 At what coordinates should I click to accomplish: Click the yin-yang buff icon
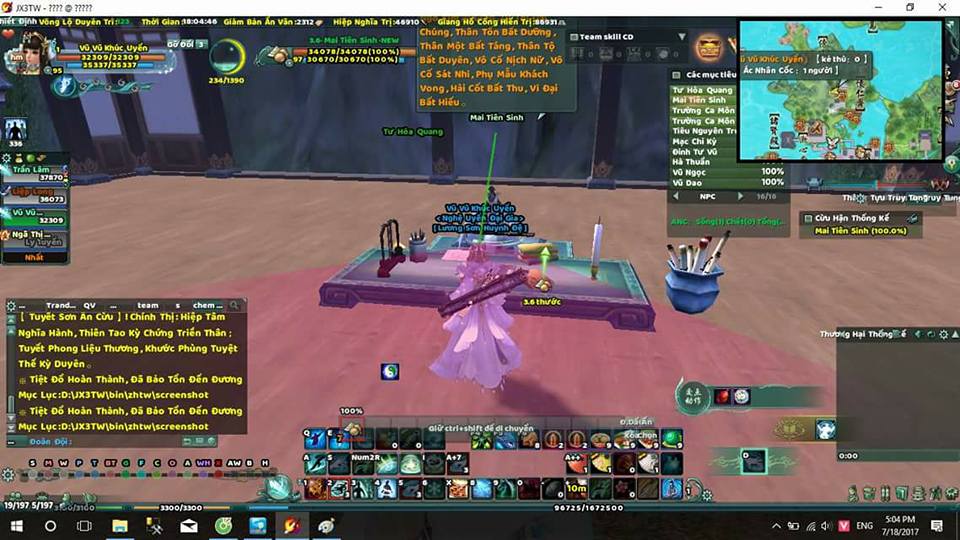click(x=390, y=371)
